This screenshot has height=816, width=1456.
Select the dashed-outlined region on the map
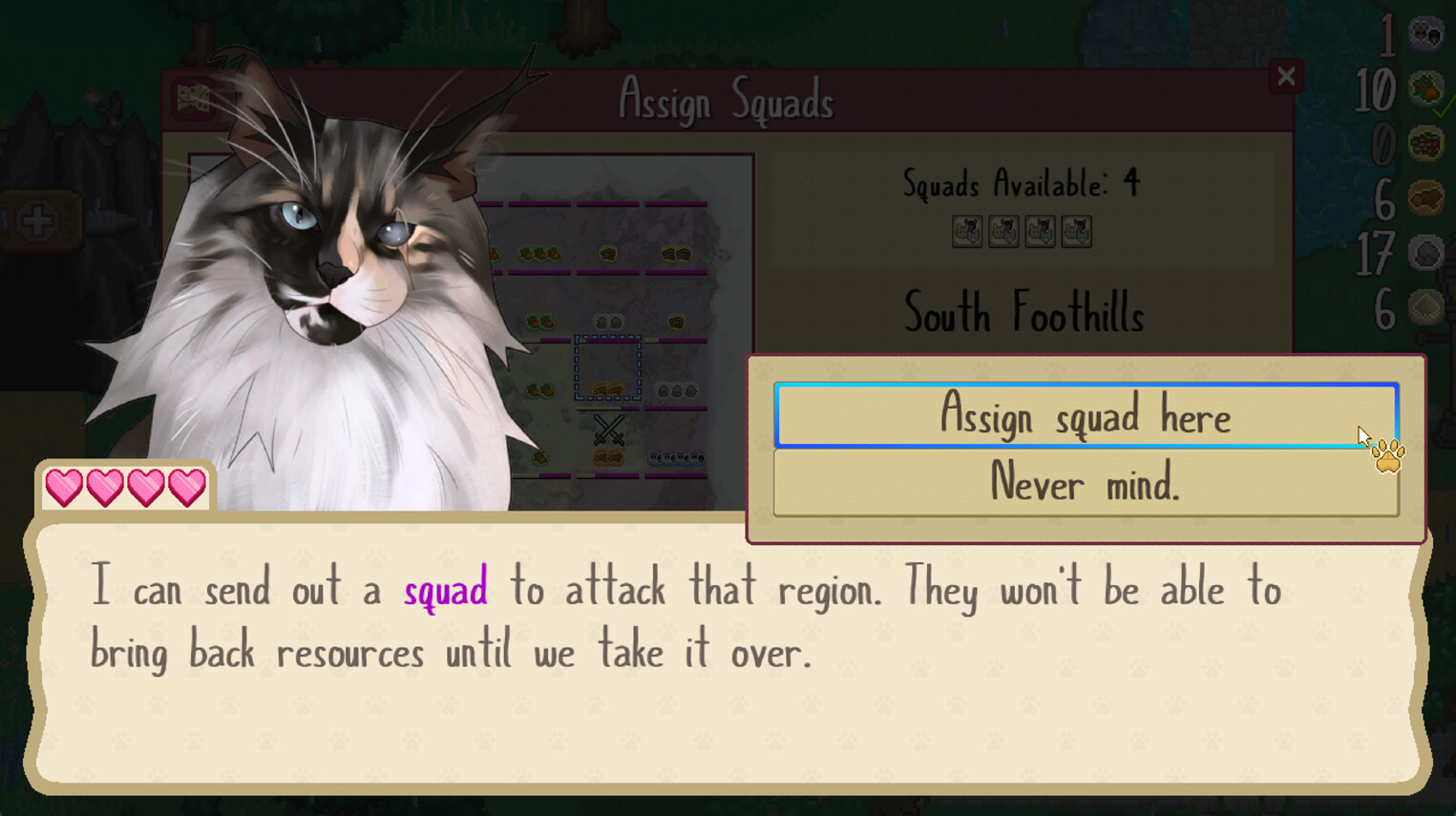point(607,367)
